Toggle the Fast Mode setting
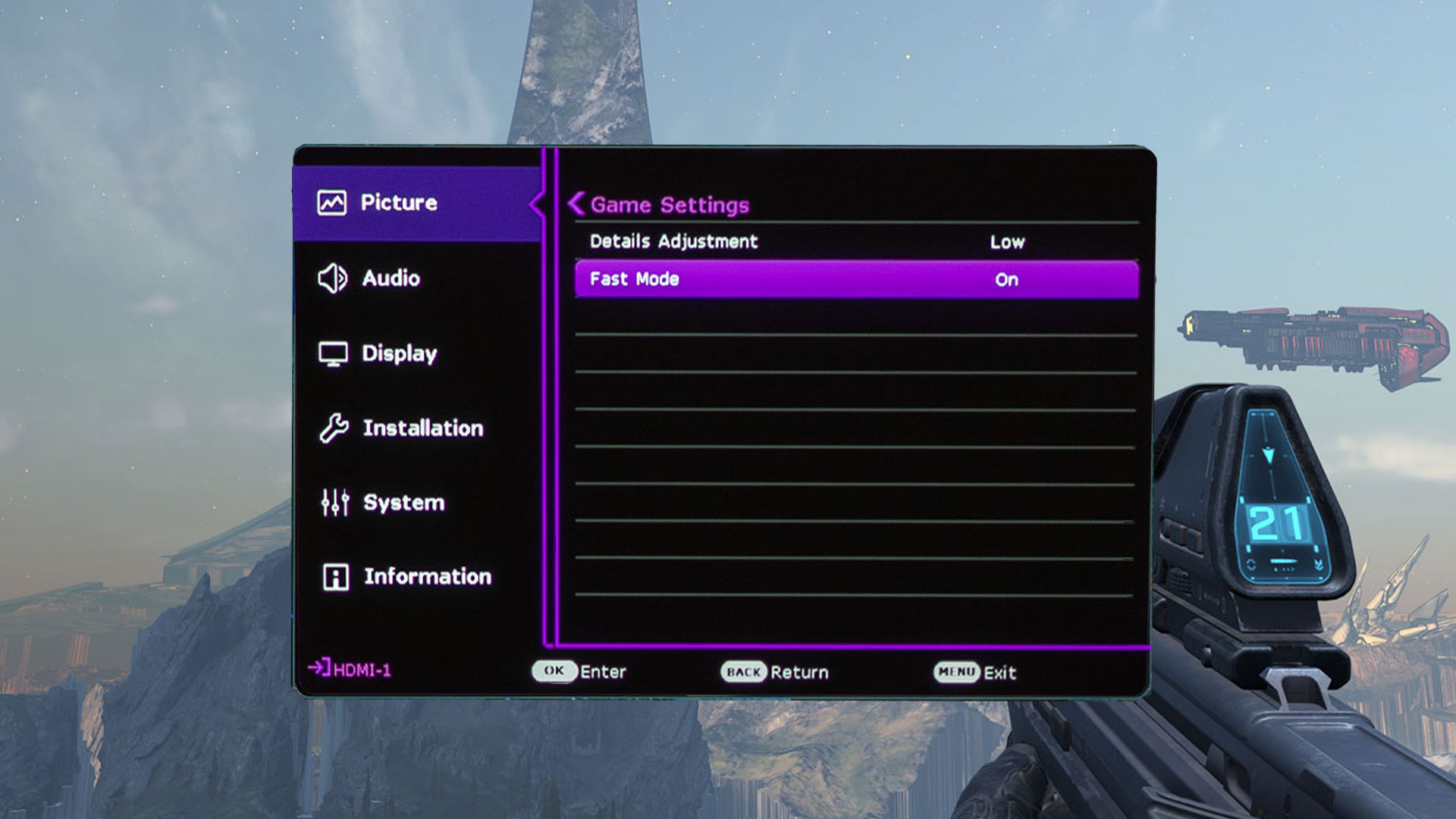1456x819 pixels. [855, 279]
